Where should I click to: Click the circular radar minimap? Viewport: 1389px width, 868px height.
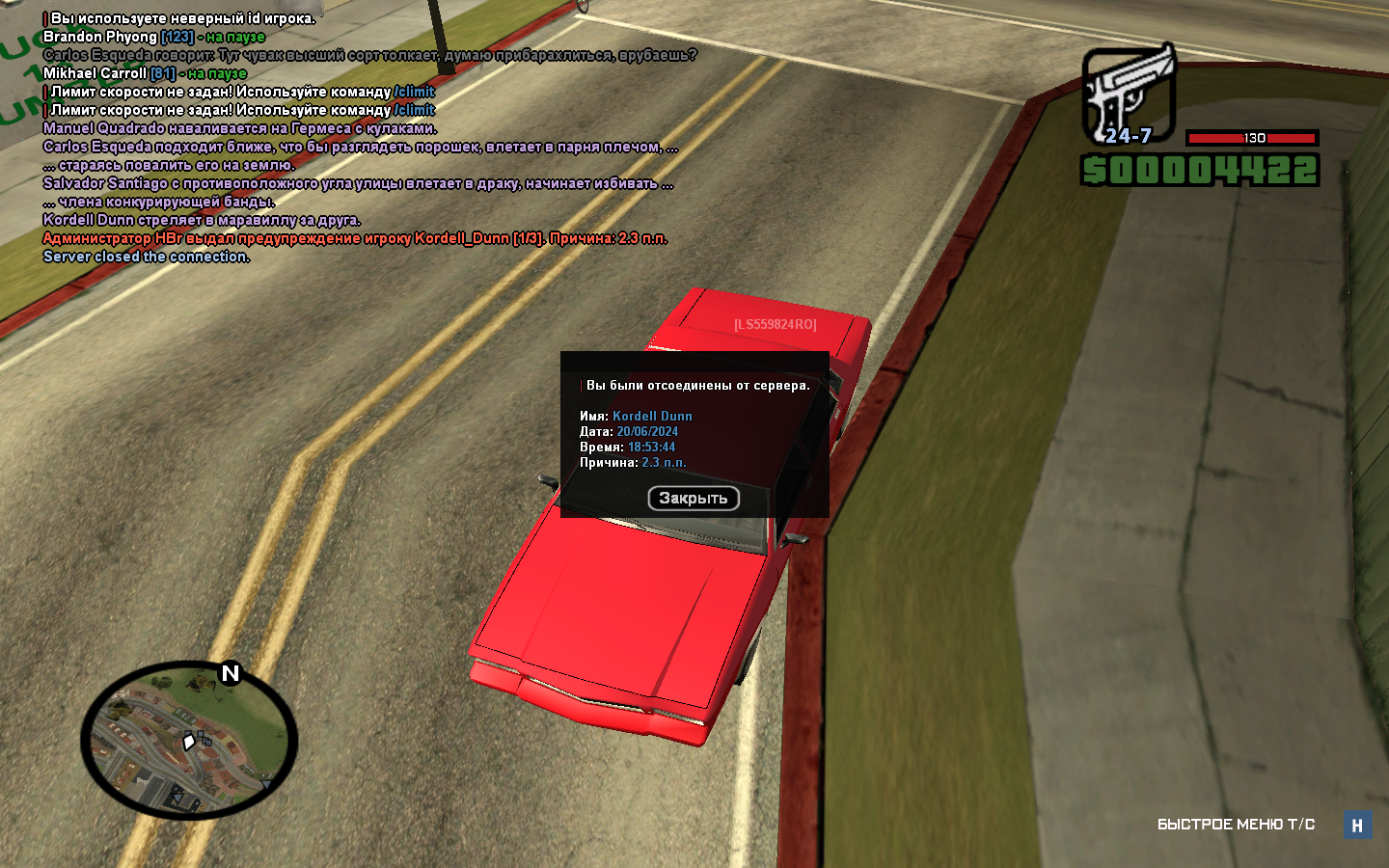[189, 741]
